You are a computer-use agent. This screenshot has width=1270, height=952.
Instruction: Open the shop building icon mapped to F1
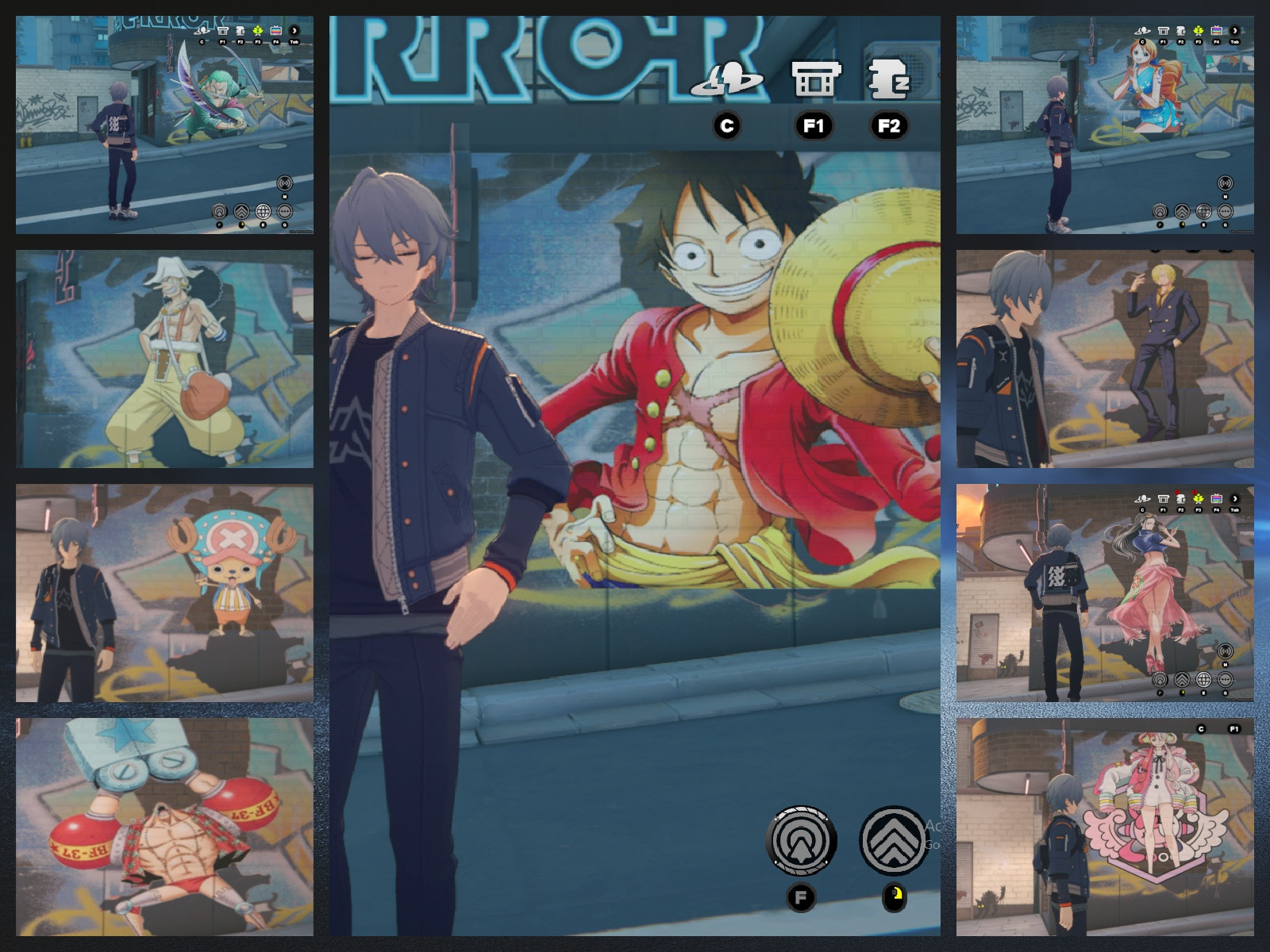pos(818,79)
